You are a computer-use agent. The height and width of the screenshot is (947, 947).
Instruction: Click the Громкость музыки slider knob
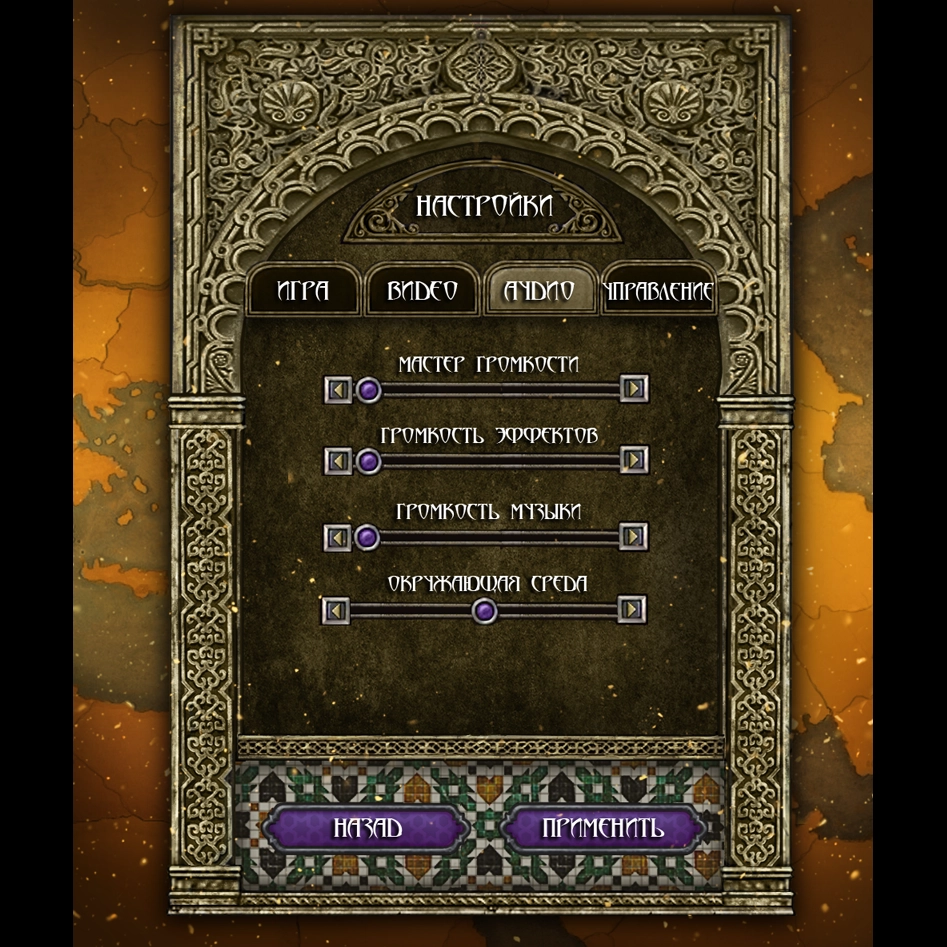(368, 537)
